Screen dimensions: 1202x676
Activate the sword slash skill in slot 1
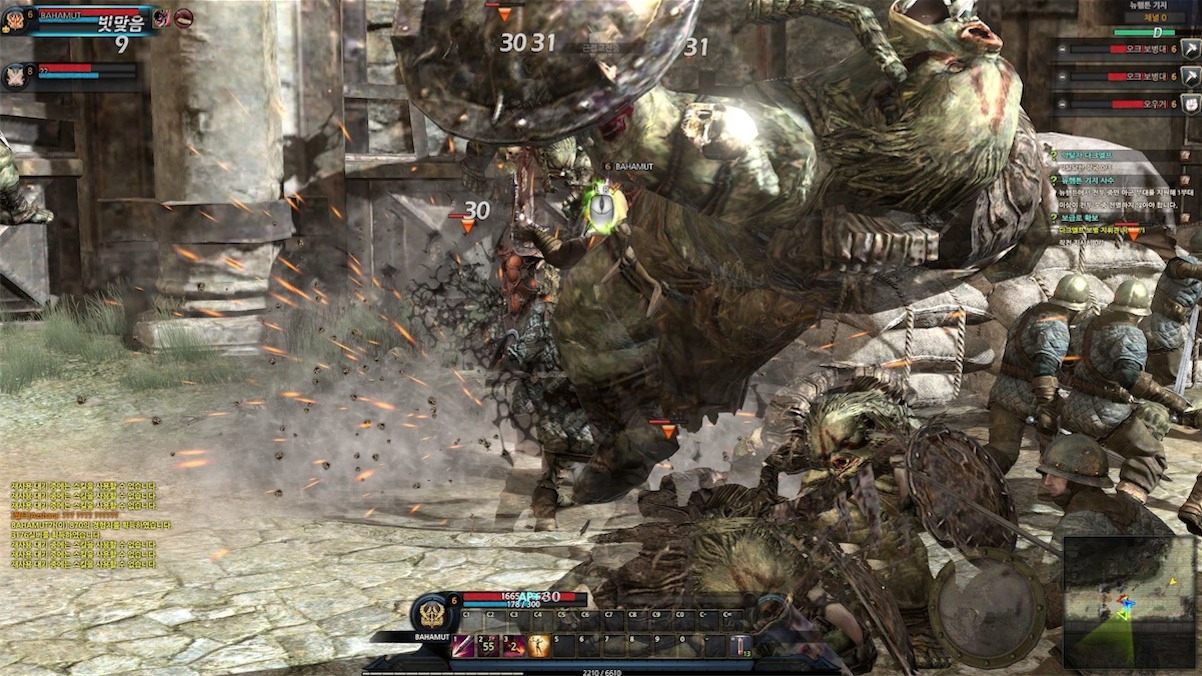click(464, 646)
